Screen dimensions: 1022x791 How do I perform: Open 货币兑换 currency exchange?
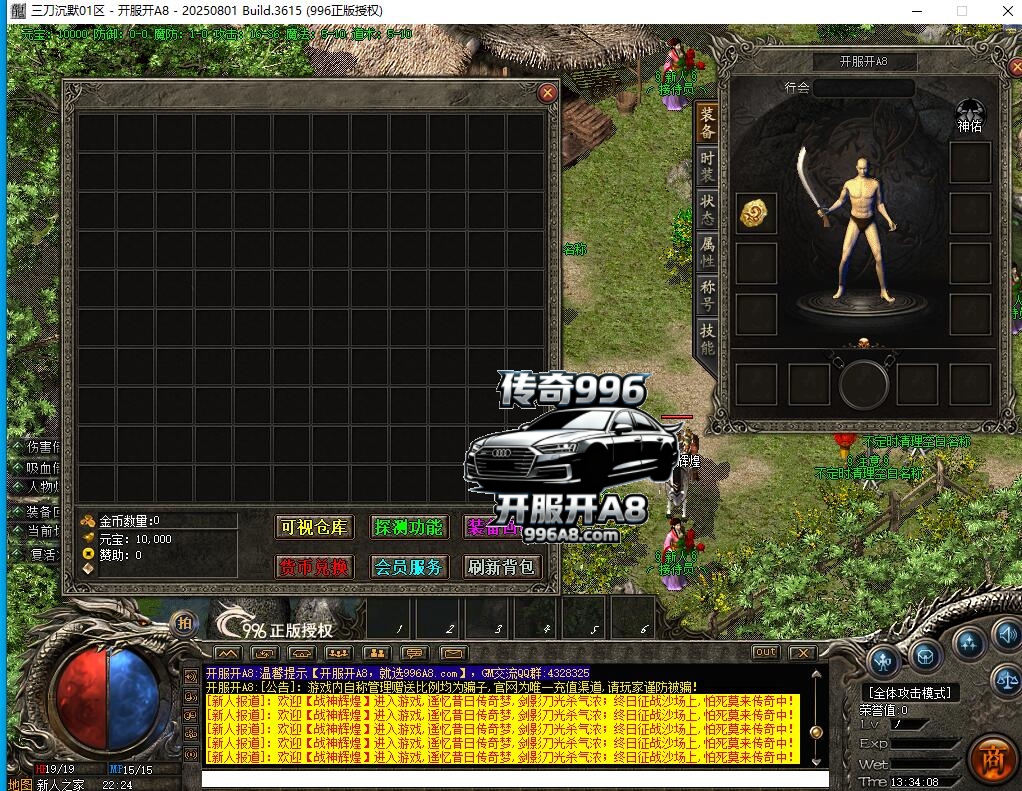(x=314, y=567)
